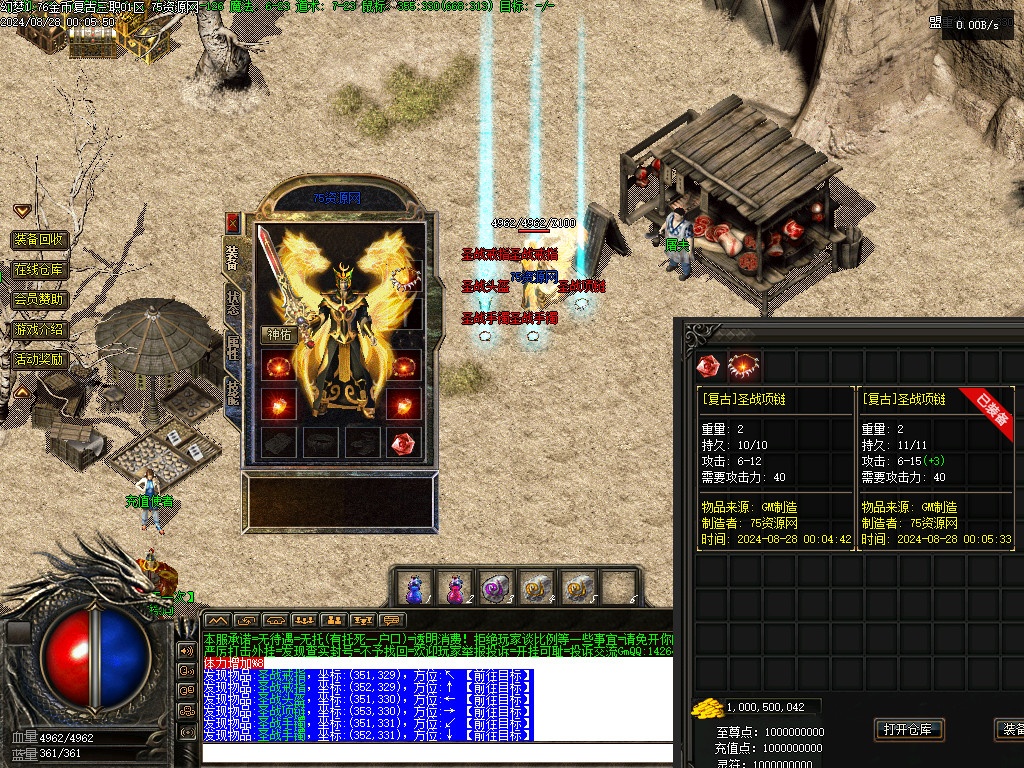Screen dimensions: 1024x768
Task: Click the chat text input field
Action: pyautogui.click(x=436, y=753)
